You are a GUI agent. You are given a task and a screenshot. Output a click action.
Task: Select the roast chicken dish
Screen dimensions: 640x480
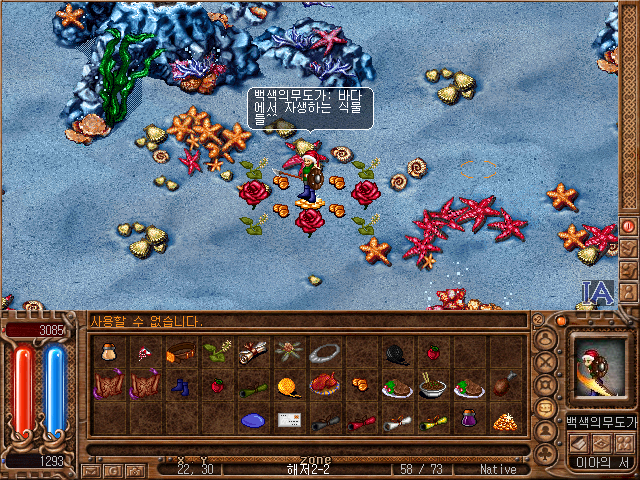325,385
